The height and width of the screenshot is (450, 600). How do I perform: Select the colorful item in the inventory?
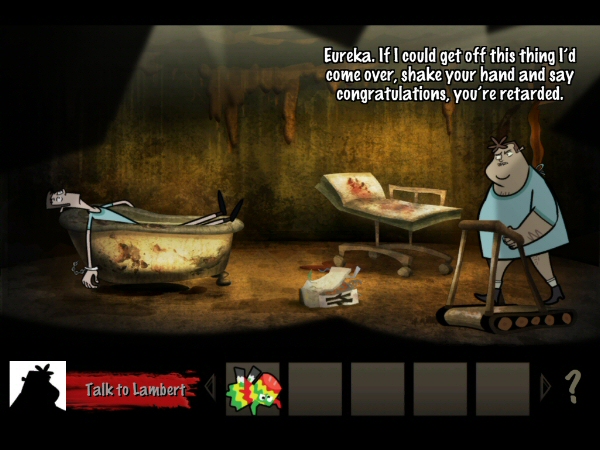[x=254, y=389]
